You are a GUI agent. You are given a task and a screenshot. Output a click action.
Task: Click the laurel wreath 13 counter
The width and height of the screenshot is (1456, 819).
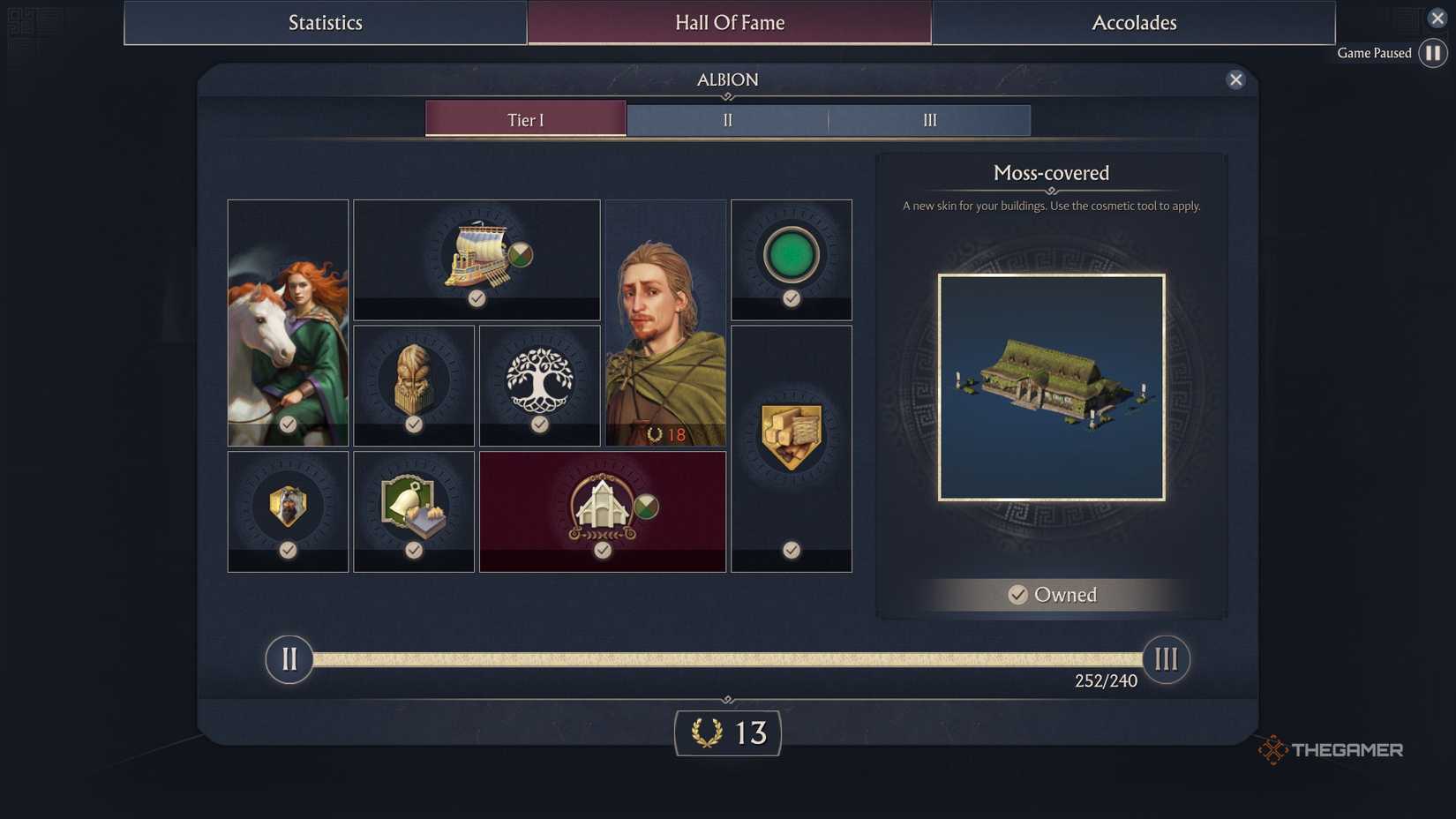(727, 733)
